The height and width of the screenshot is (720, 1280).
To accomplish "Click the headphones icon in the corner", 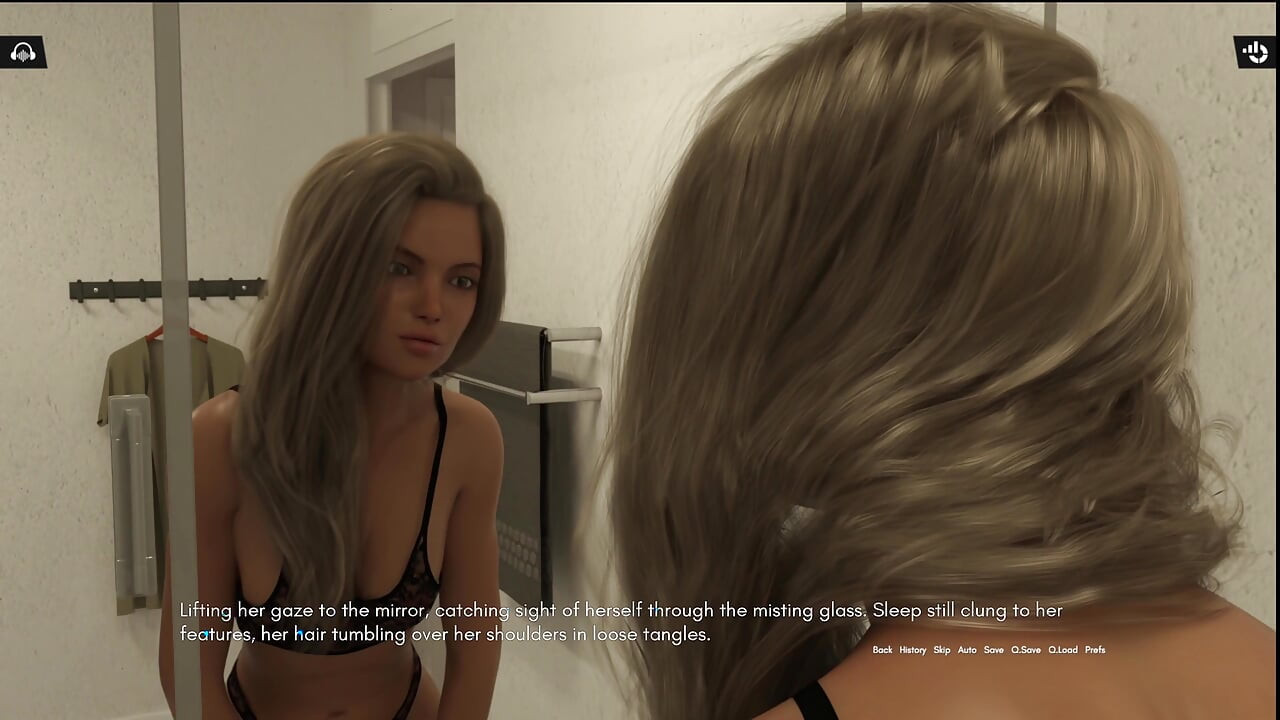I will coord(22,52).
